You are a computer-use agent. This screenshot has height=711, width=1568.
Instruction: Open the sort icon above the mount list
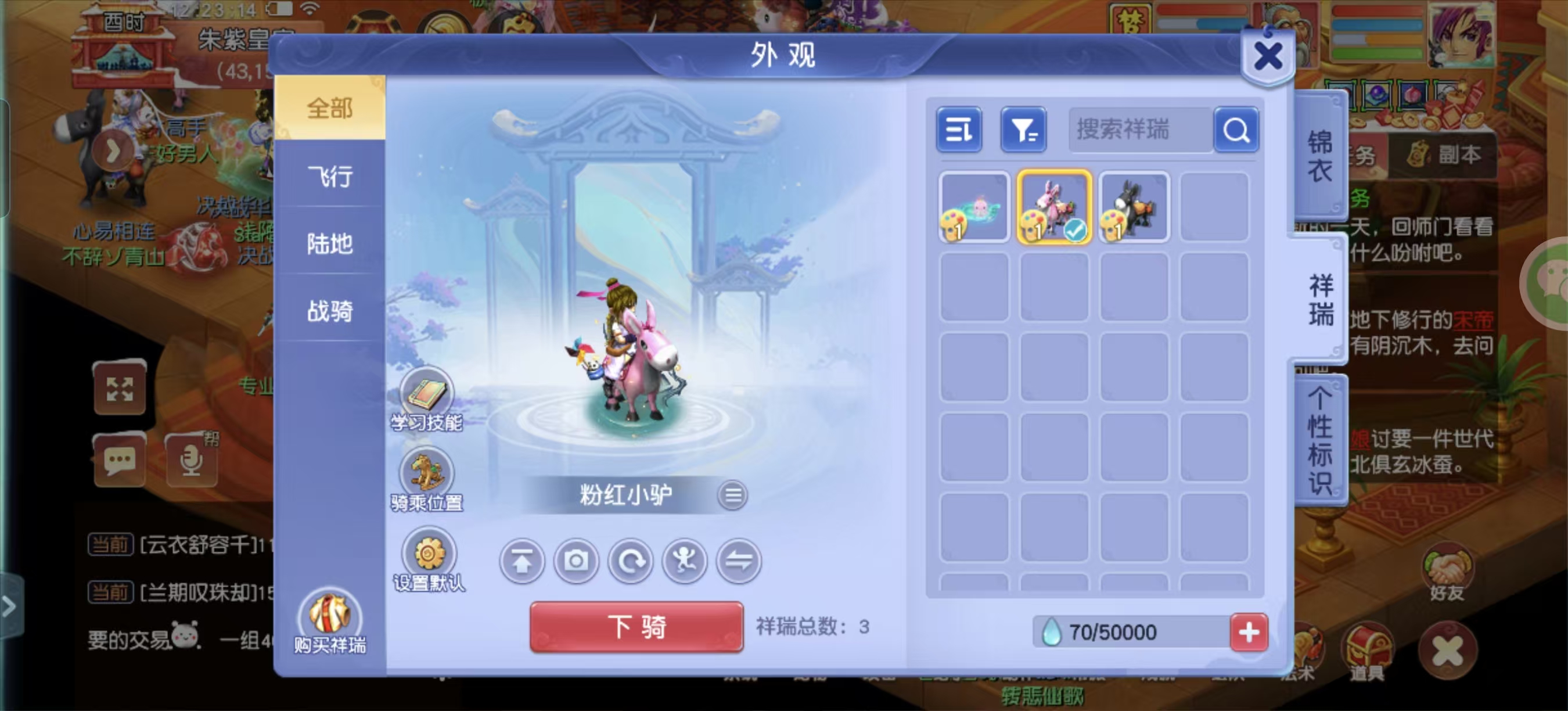click(x=959, y=129)
